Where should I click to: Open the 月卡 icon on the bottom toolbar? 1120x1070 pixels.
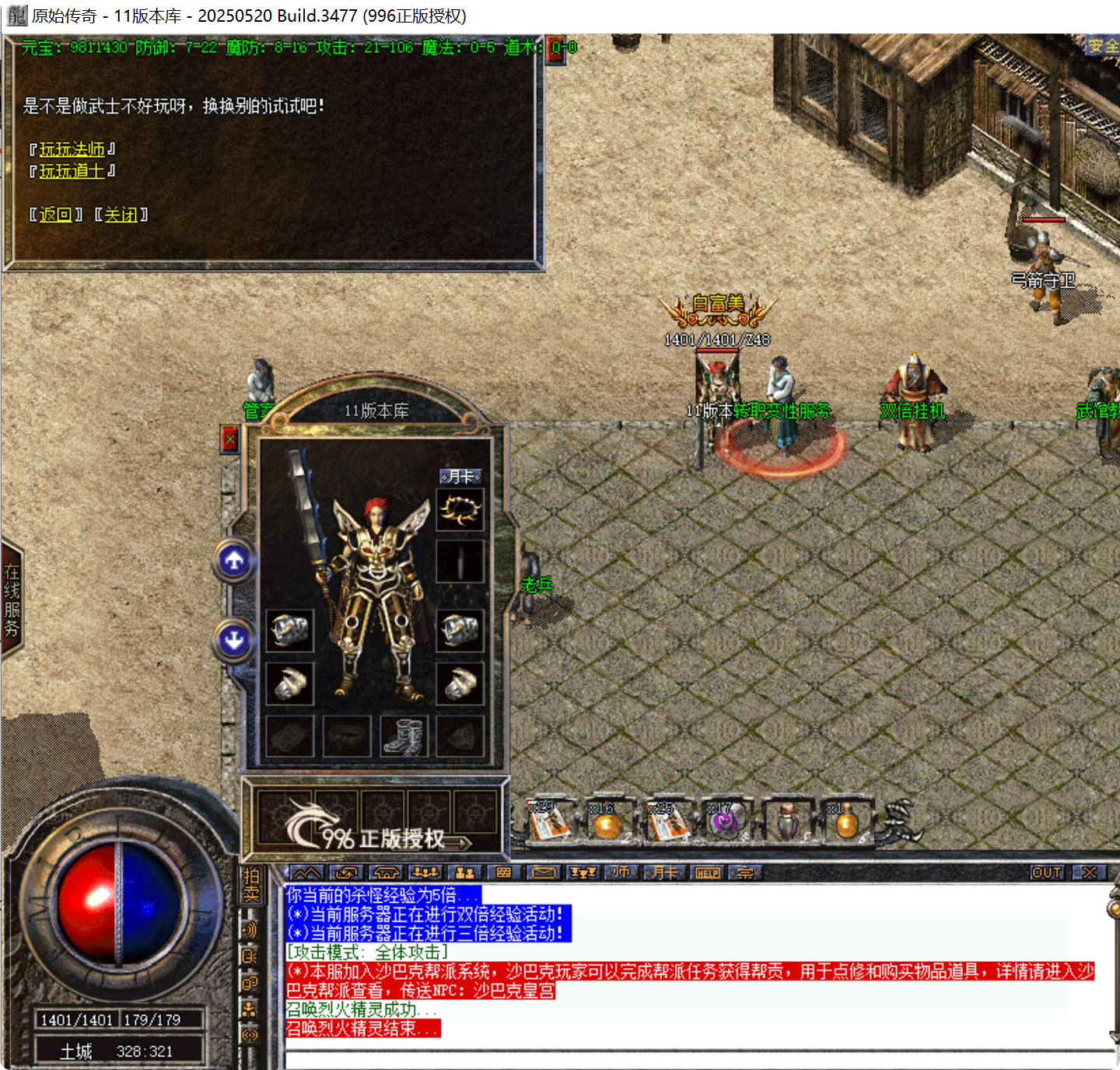click(x=666, y=873)
